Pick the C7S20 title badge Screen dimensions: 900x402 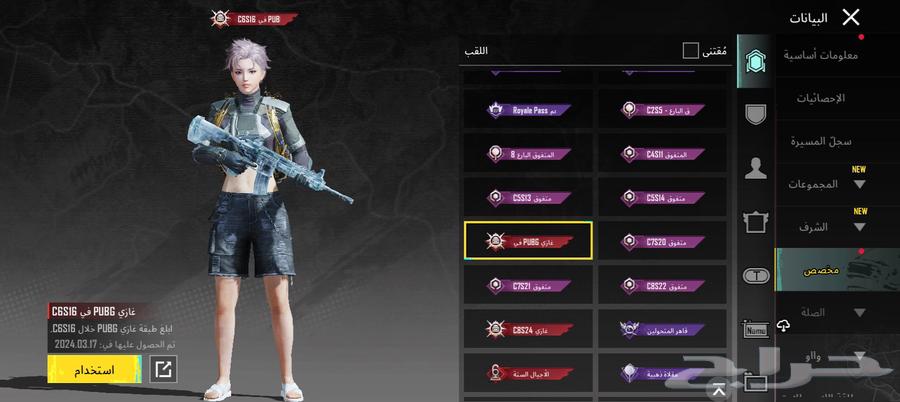point(661,241)
